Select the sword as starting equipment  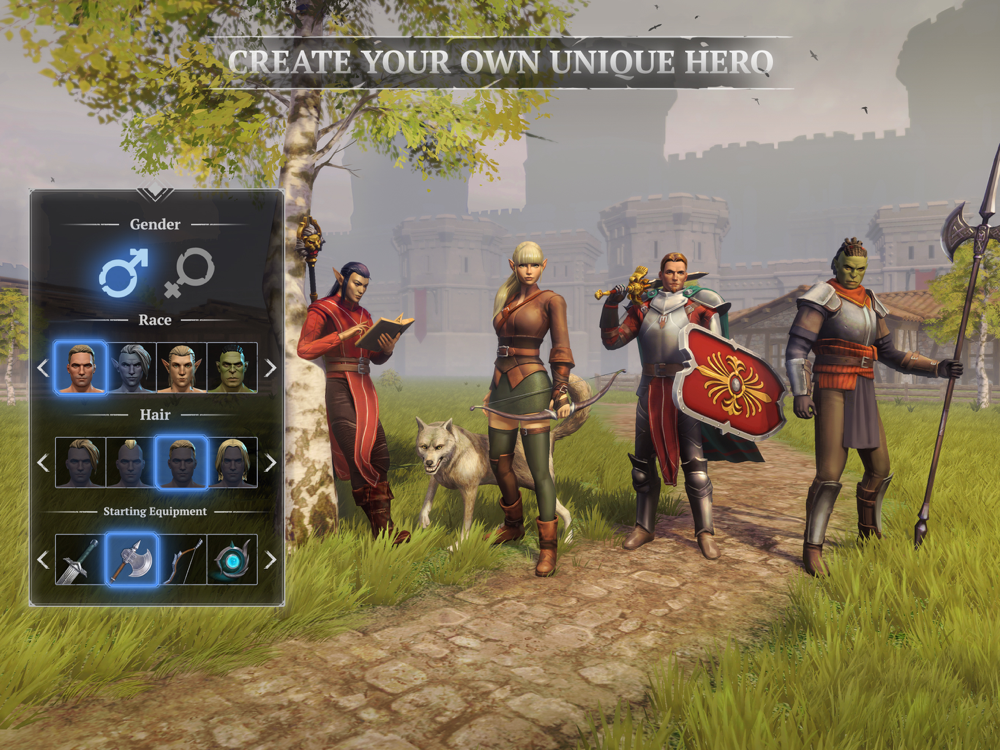coord(80,559)
